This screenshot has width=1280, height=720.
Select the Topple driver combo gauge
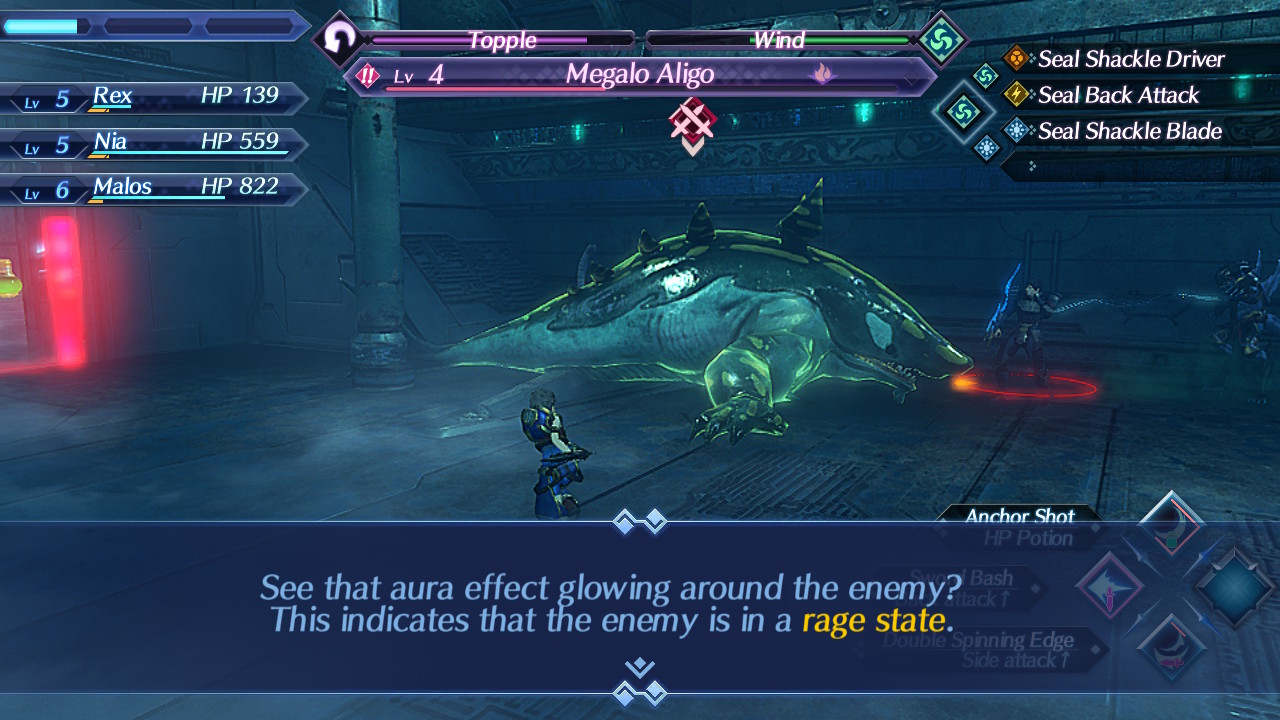point(502,40)
